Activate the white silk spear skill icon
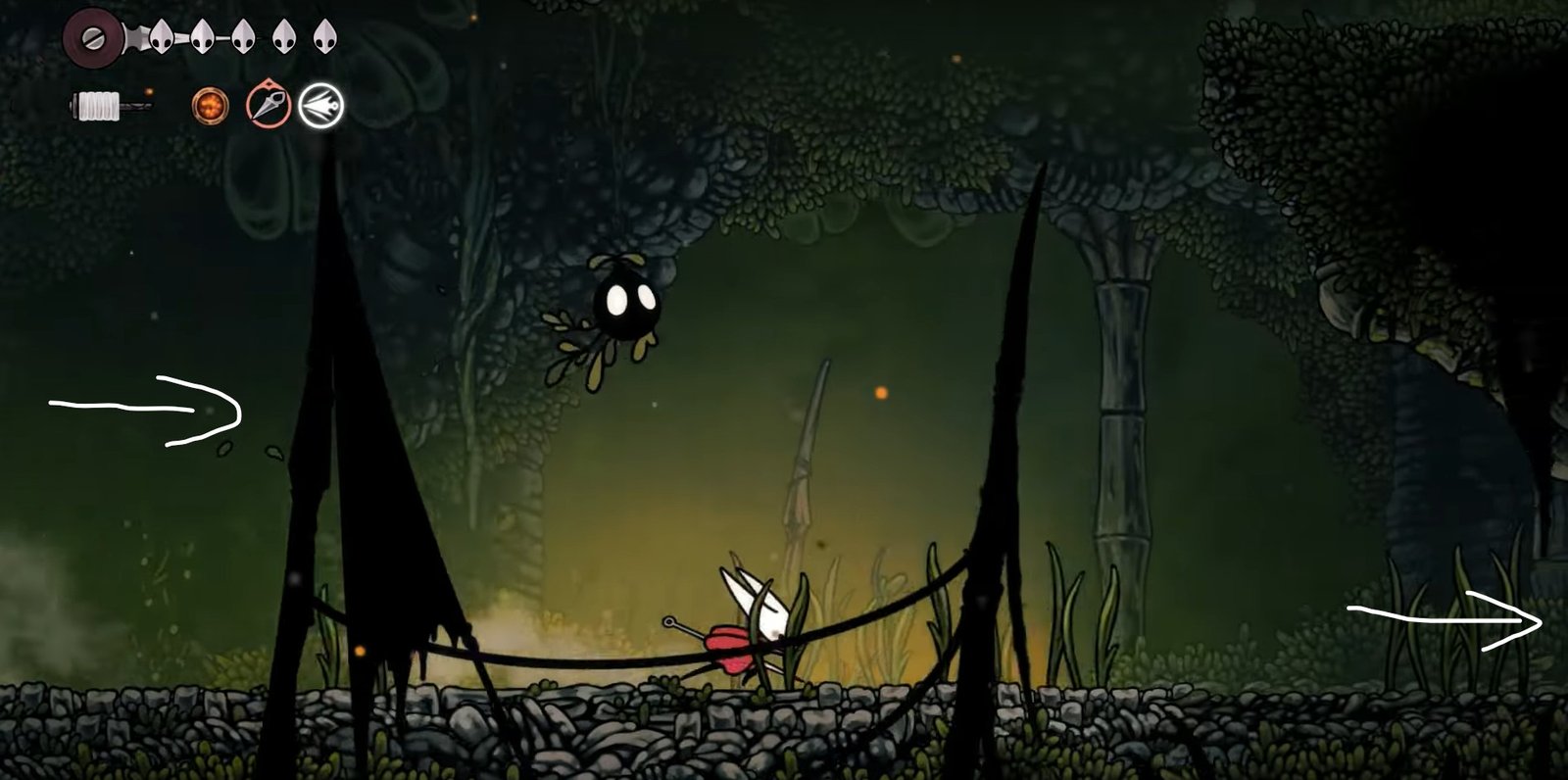The image size is (1568, 780). (x=321, y=105)
